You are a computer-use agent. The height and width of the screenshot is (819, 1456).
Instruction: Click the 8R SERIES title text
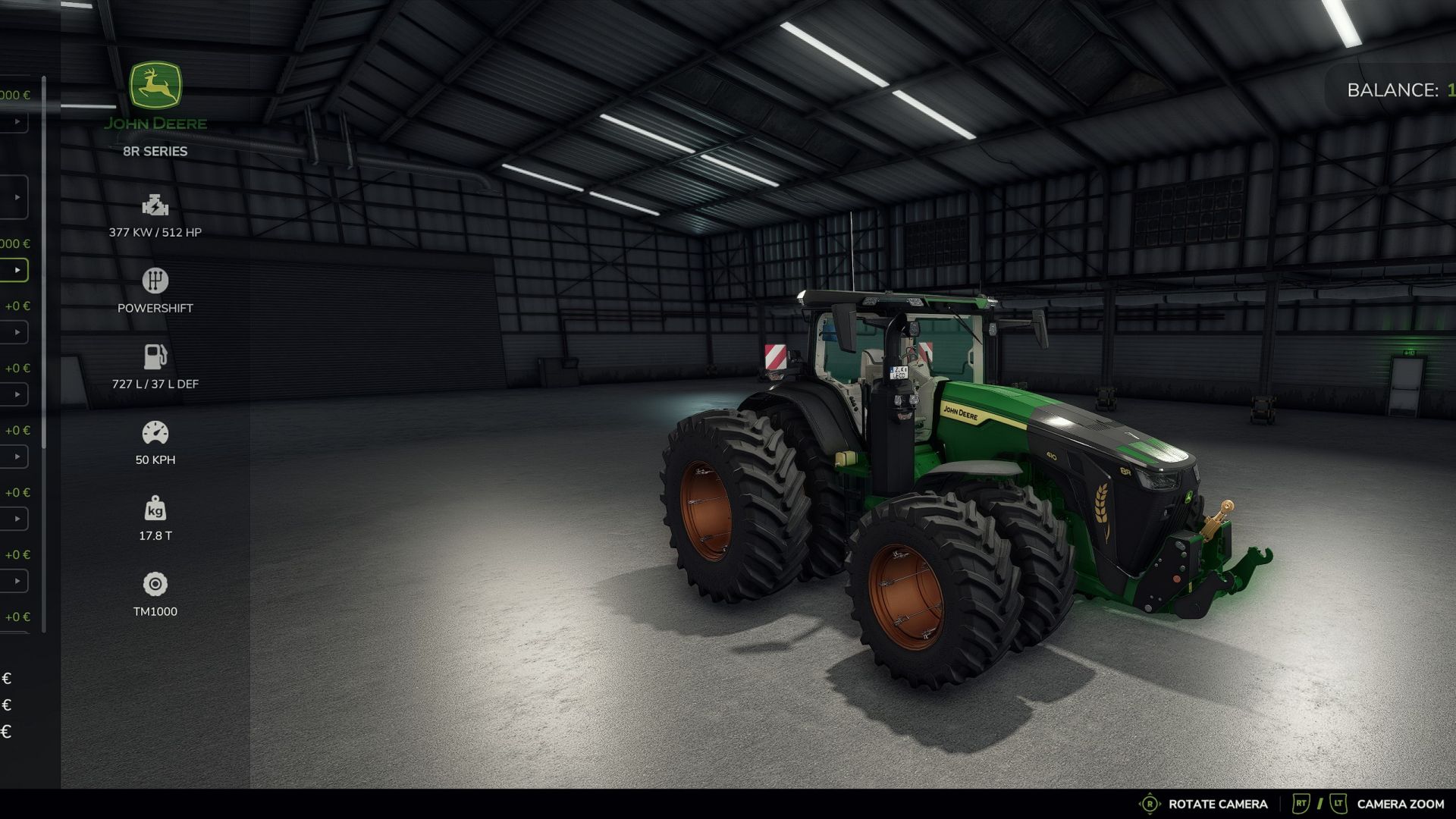(x=154, y=151)
